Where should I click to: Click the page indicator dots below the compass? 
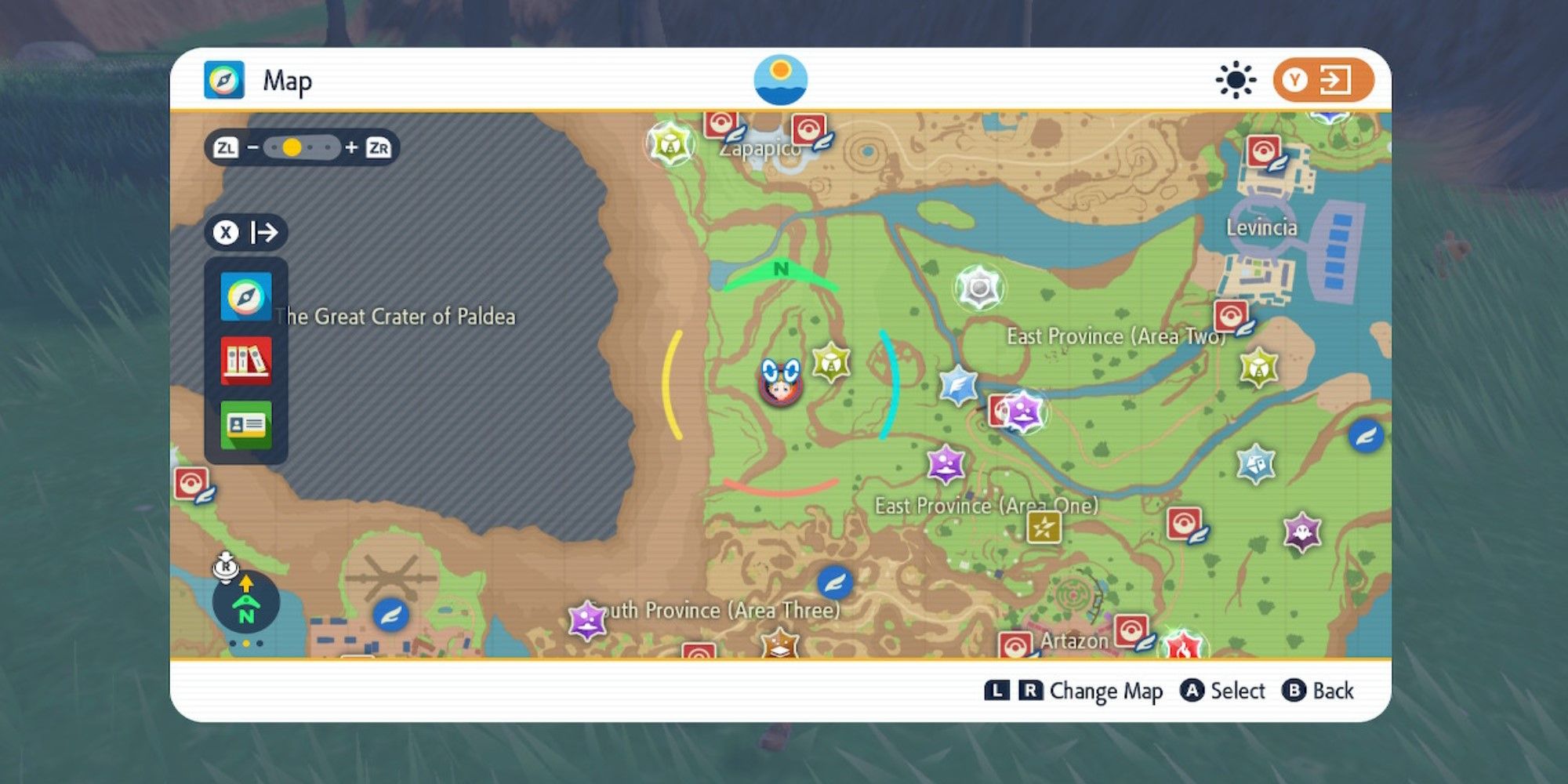pyautogui.click(x=247, y=643)
